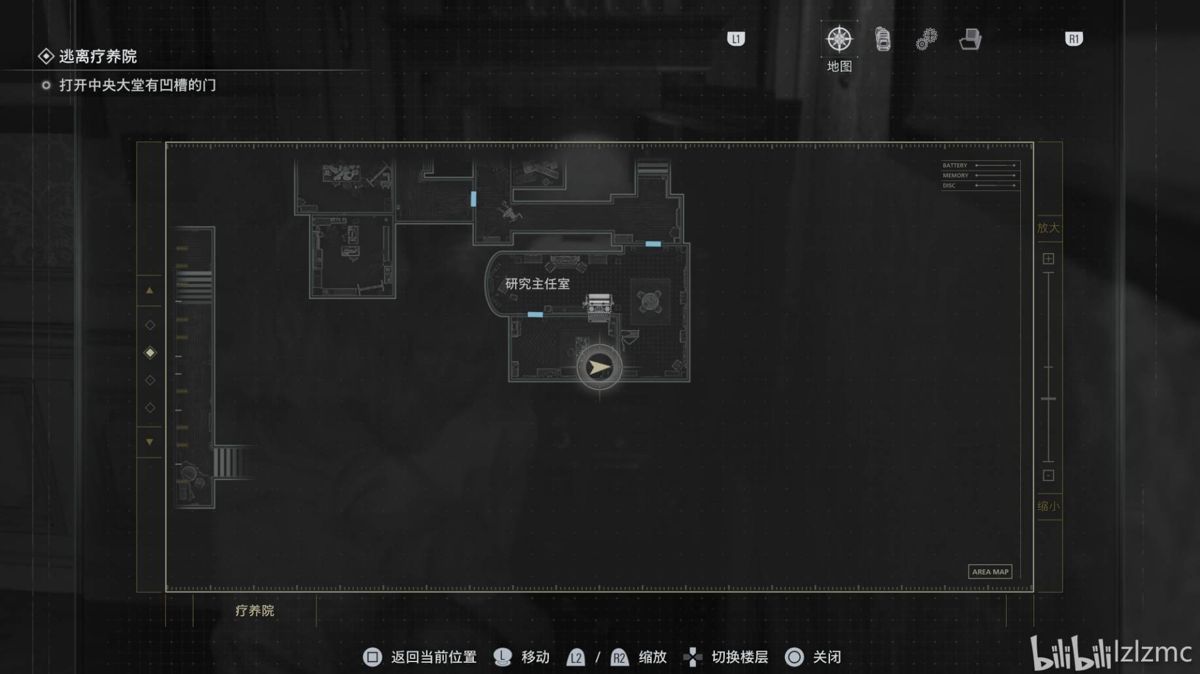Switch to the backpack inventory tab

click(x=882, y=40)
